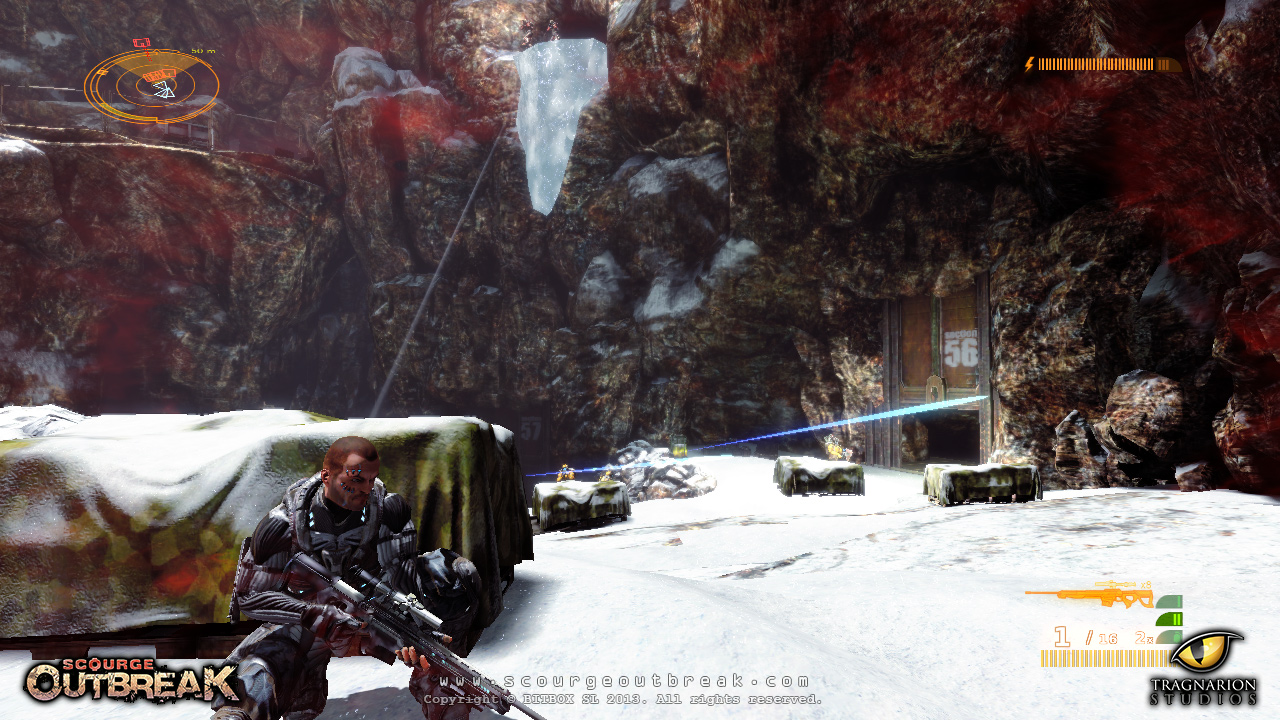
Task: Click the 50 m range label on radar
Action: pos(203,52)
